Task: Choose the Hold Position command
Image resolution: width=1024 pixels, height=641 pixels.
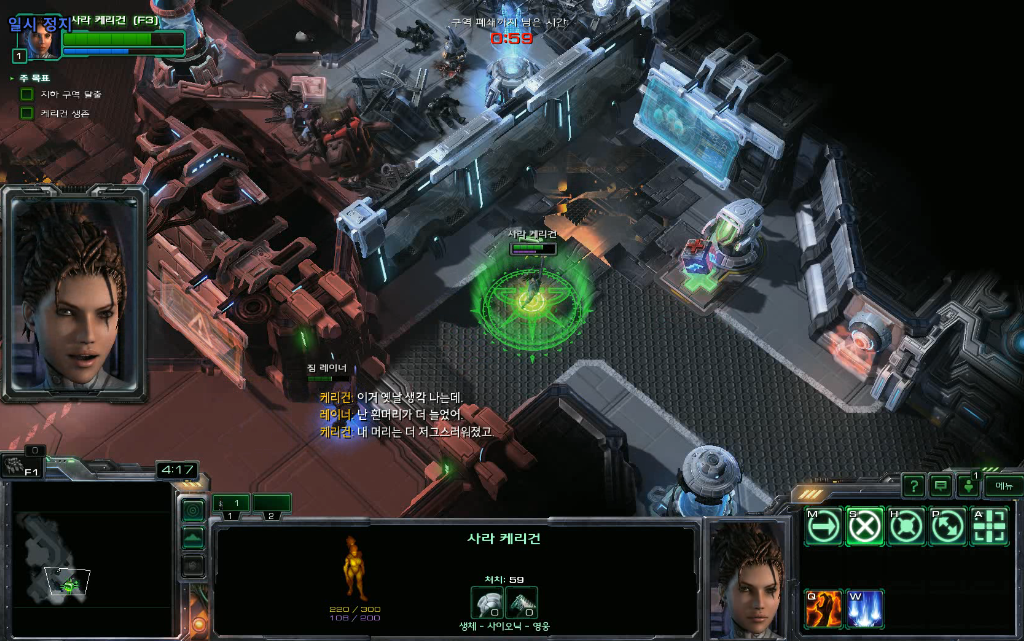Action: coord(906,526)
